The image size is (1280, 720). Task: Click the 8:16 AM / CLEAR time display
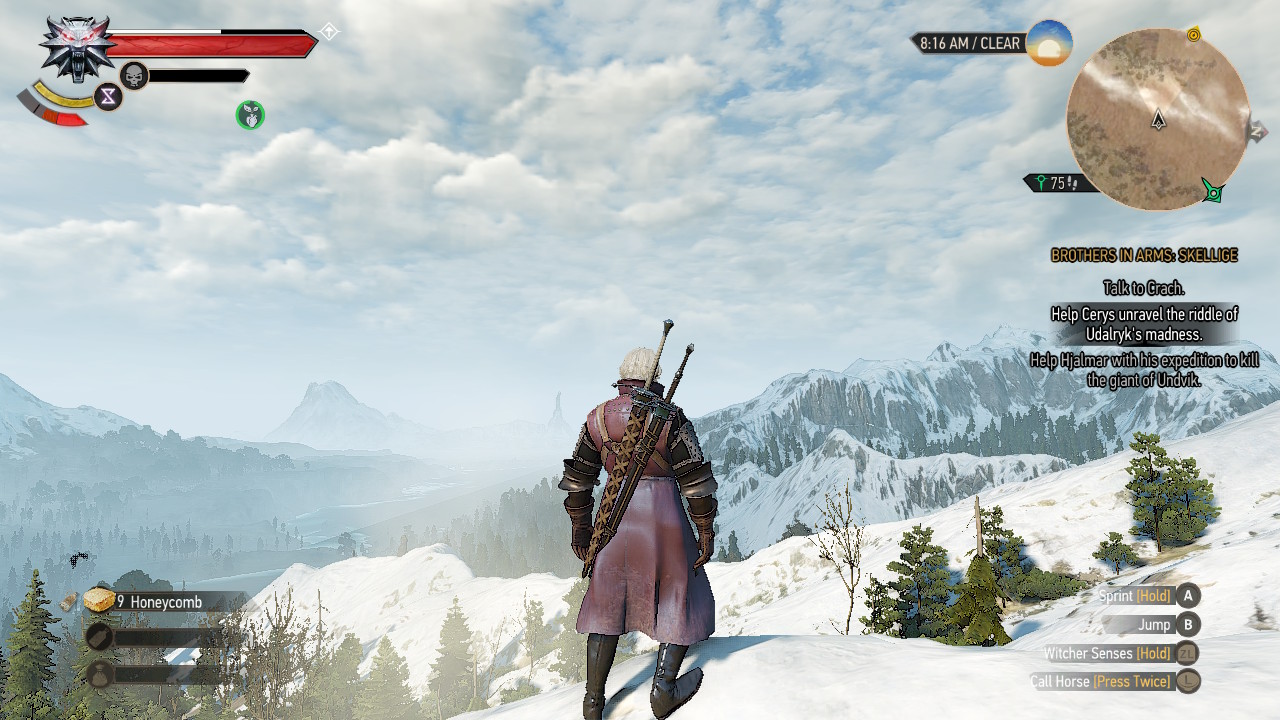click(x=969, y=43)
